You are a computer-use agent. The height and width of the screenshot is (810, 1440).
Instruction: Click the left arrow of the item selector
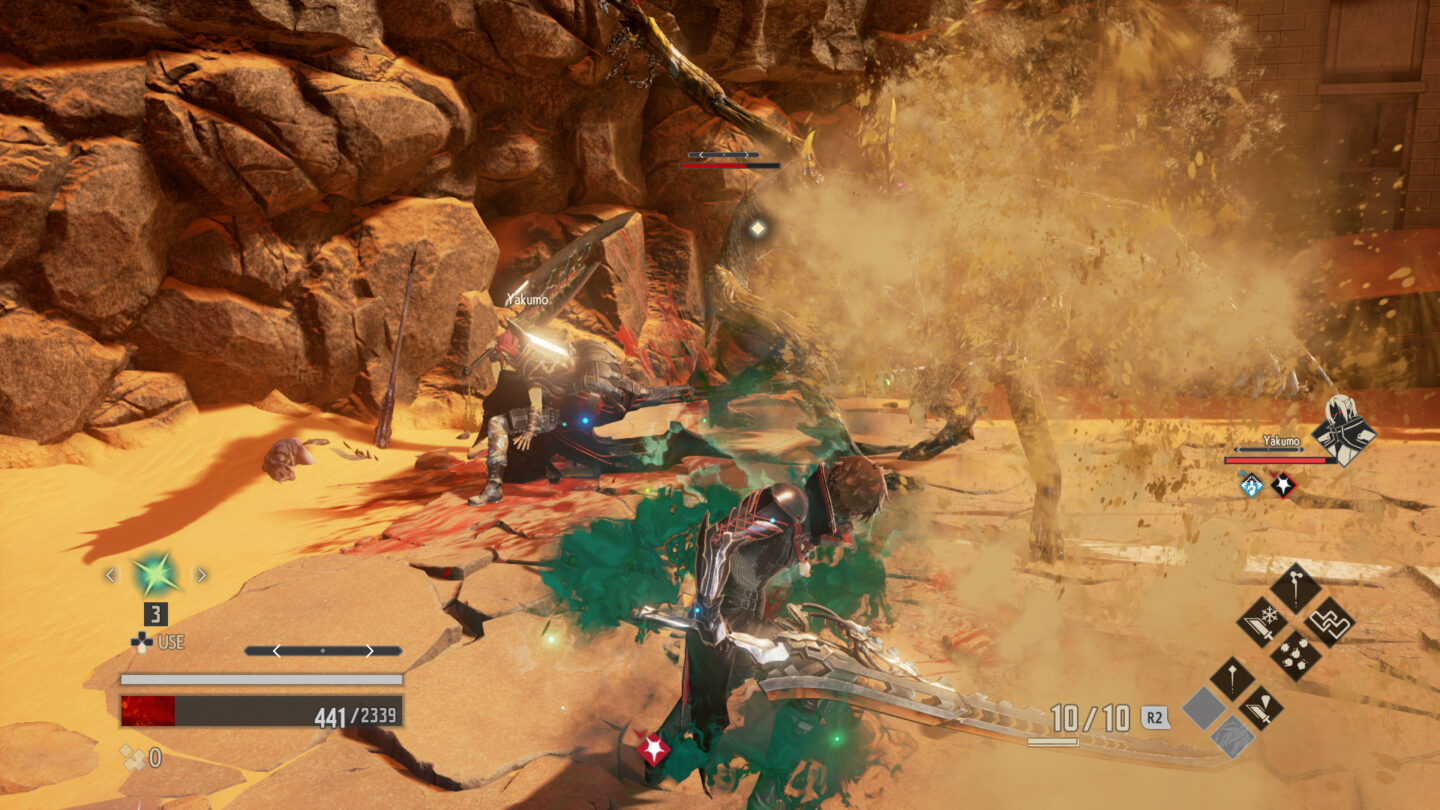pos(110,575)
